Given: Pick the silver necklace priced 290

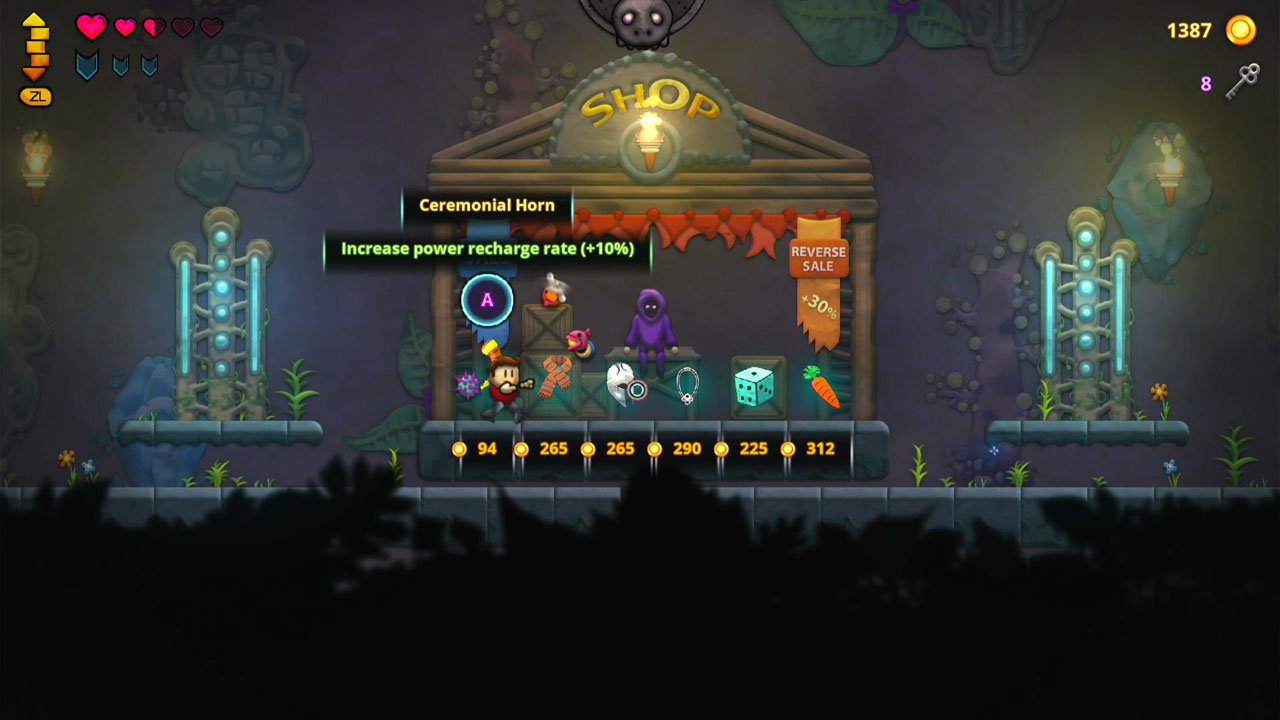Looking at the screenshot, I should [687, 388].
